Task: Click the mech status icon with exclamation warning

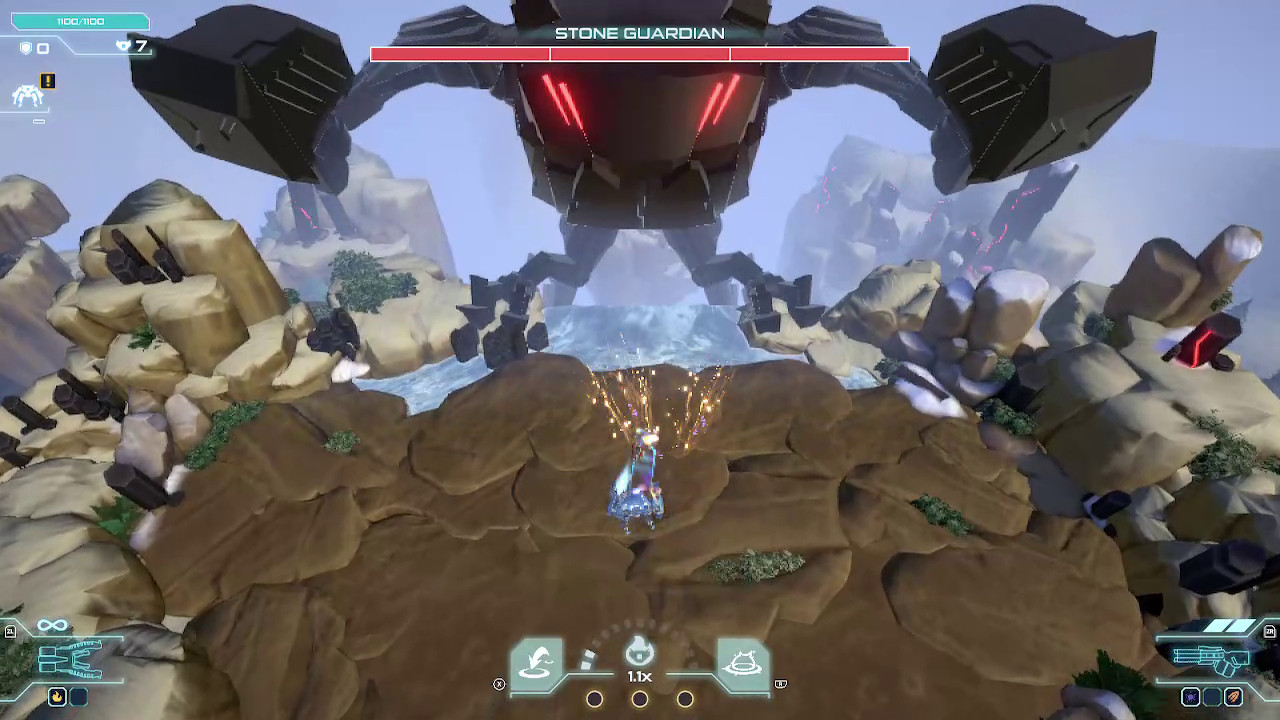Action: [47, 81]
